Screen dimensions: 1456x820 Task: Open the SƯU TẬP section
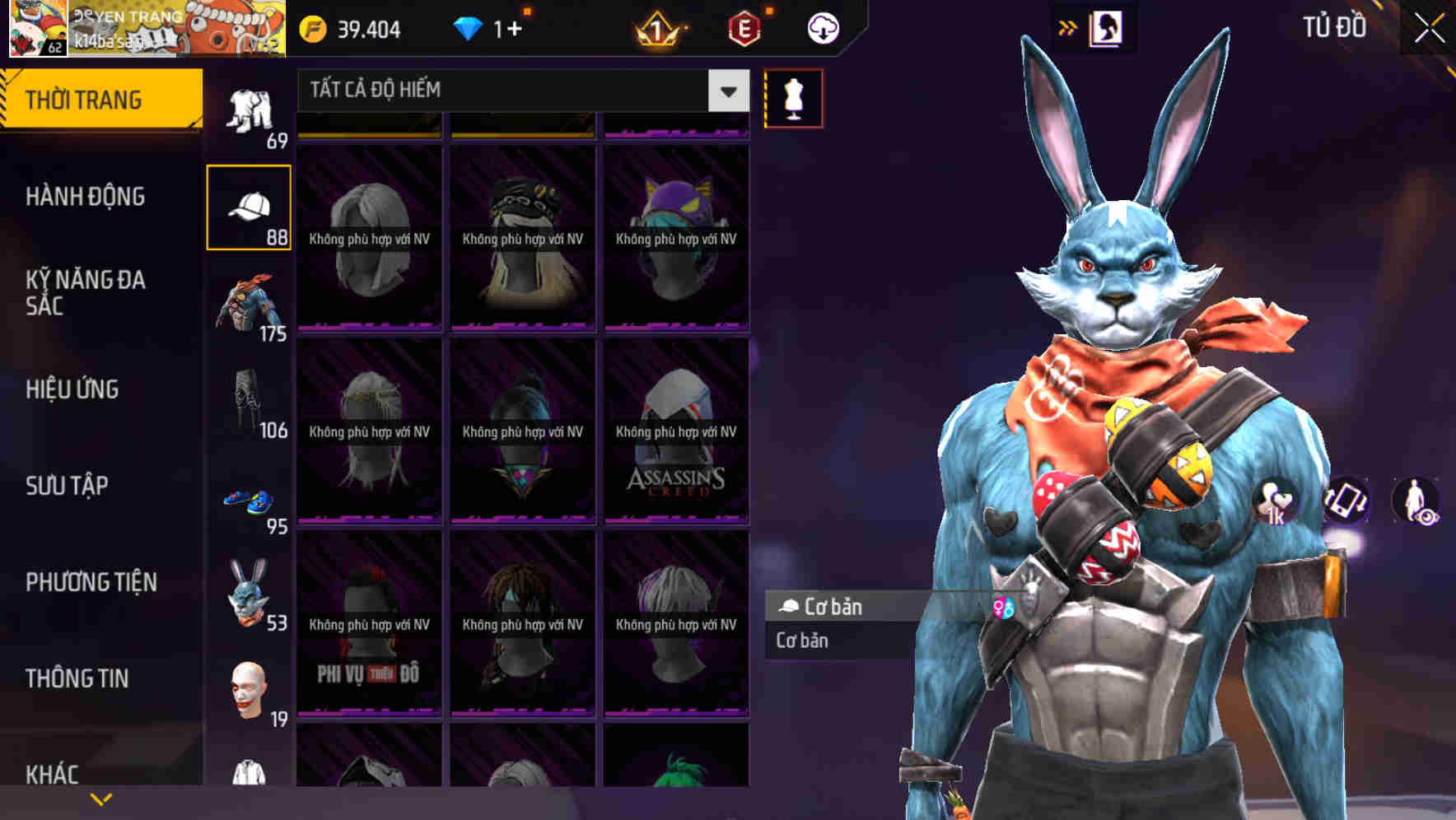66,486
